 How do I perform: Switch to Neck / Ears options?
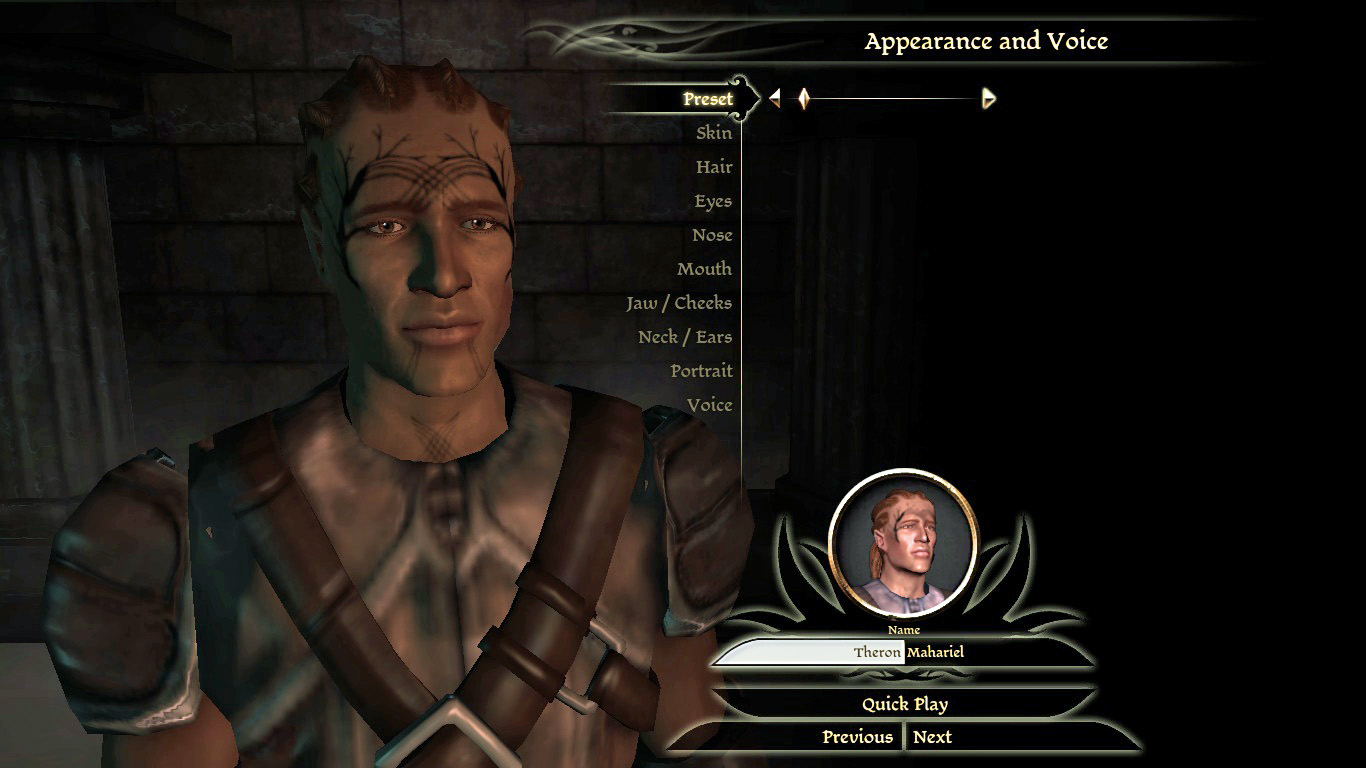click(685, 337)
